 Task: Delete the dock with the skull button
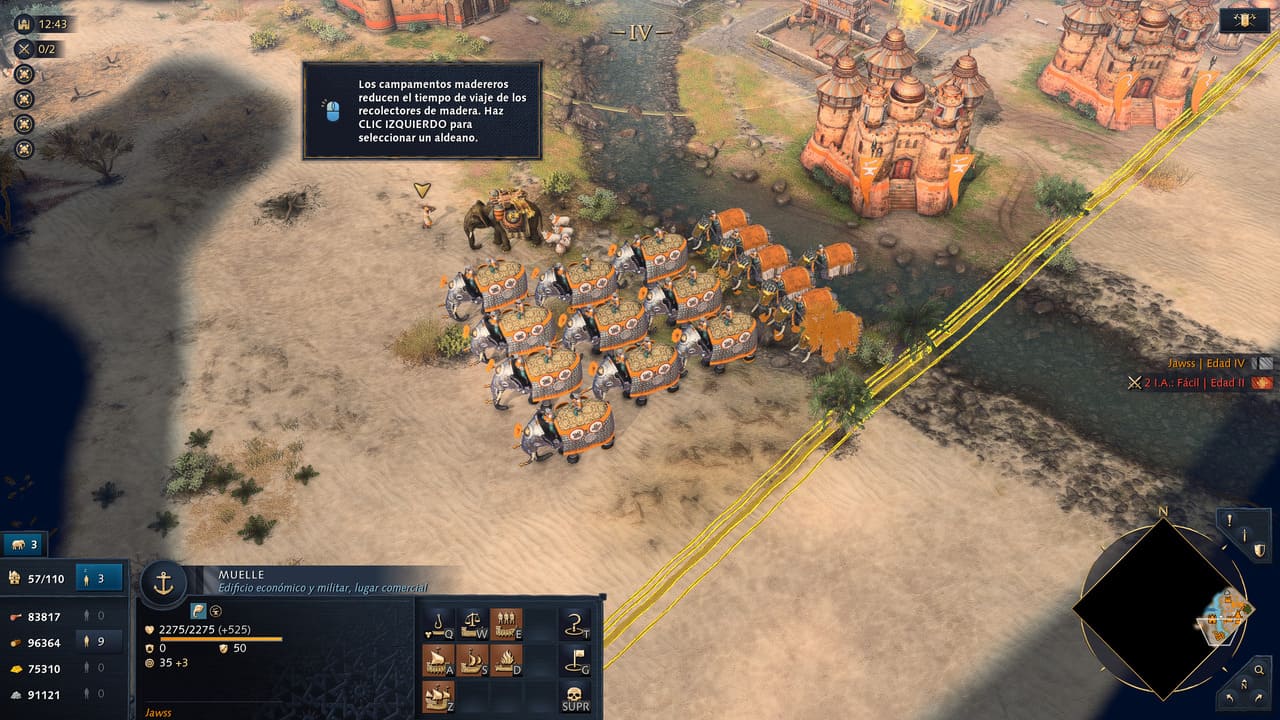click(575, 695)
